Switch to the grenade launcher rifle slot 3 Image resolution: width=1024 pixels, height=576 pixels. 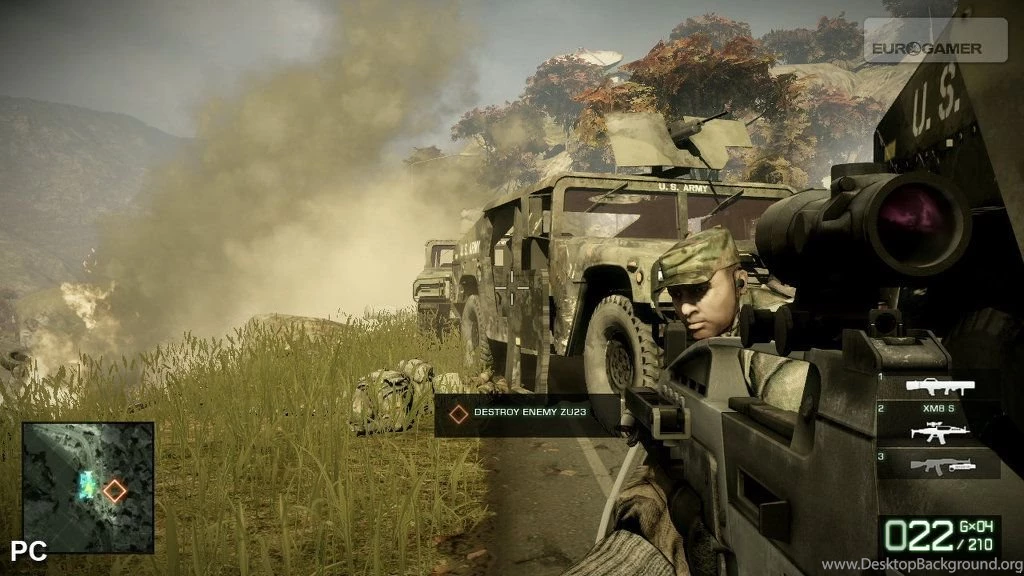(x=938, y=464)
